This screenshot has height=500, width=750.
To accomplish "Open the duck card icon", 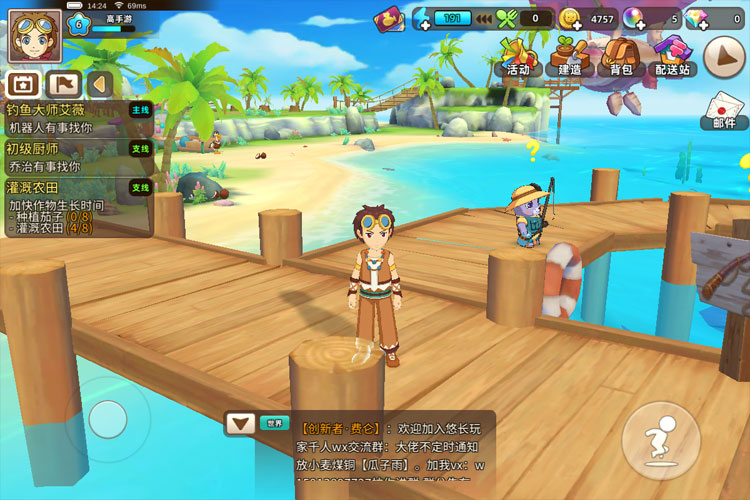I will tap(388, 18).
